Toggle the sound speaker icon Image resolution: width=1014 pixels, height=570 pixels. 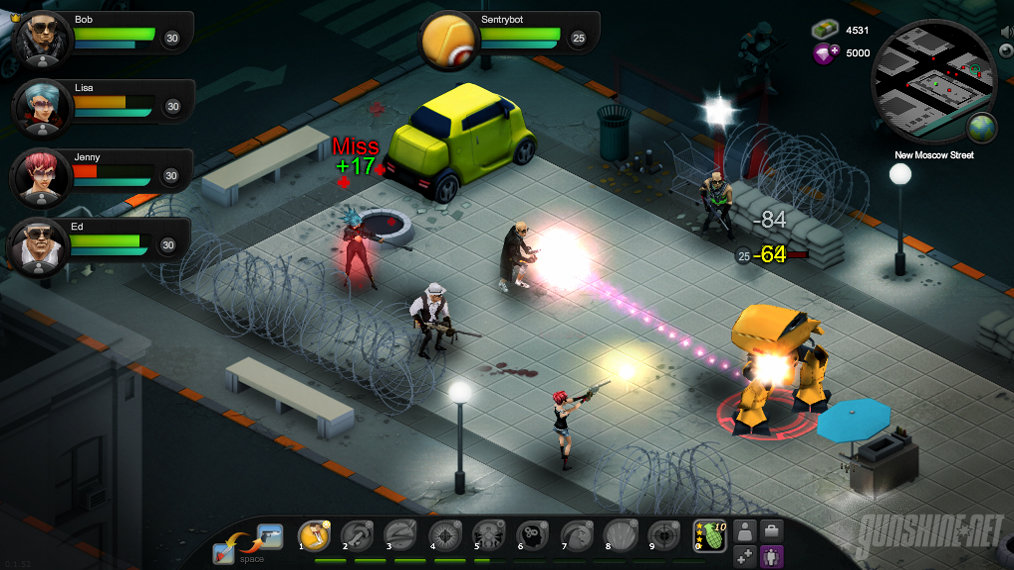pyautogui.click(x=1007, y=32)
